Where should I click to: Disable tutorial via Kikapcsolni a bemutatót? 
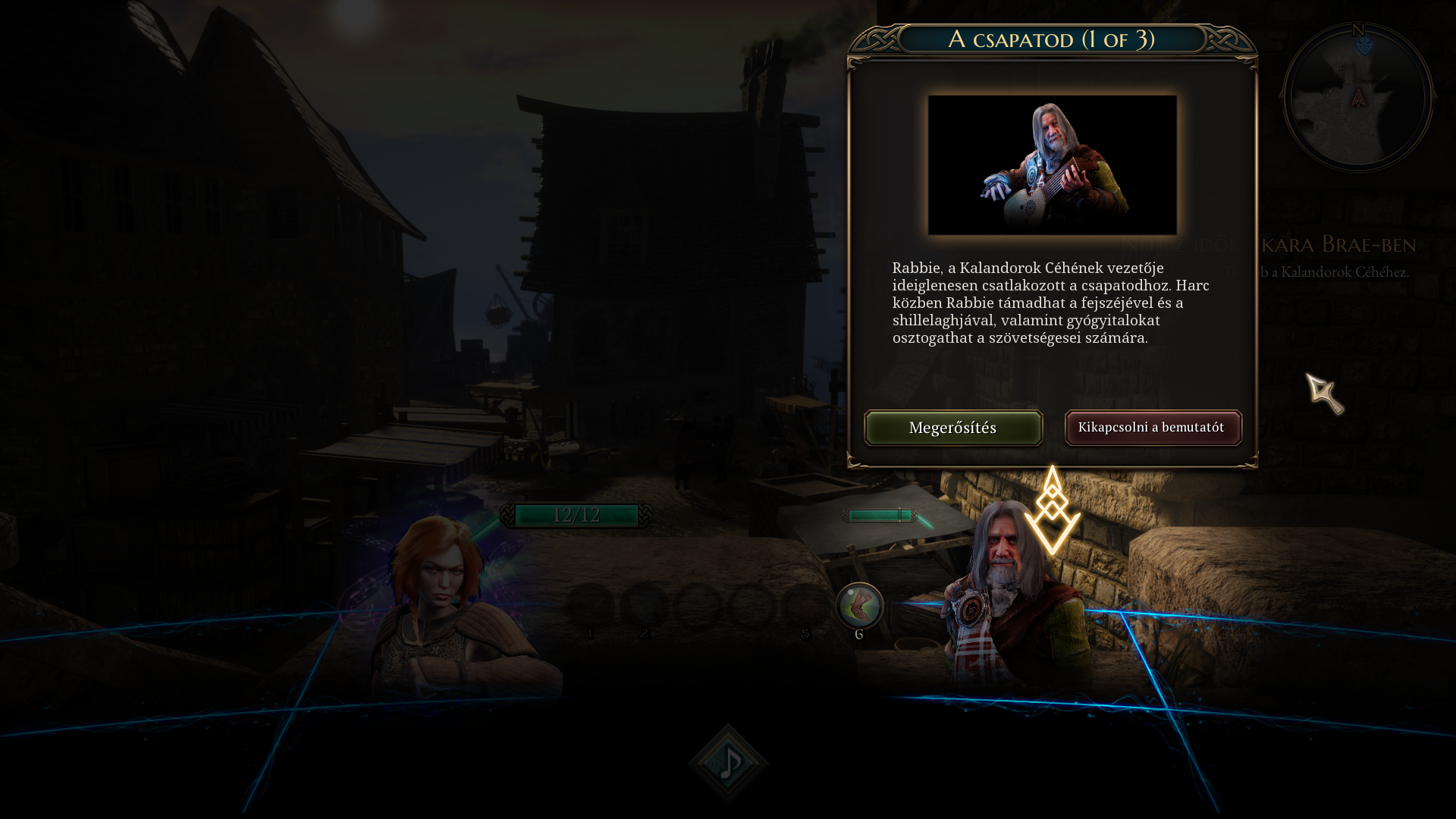1153,428
